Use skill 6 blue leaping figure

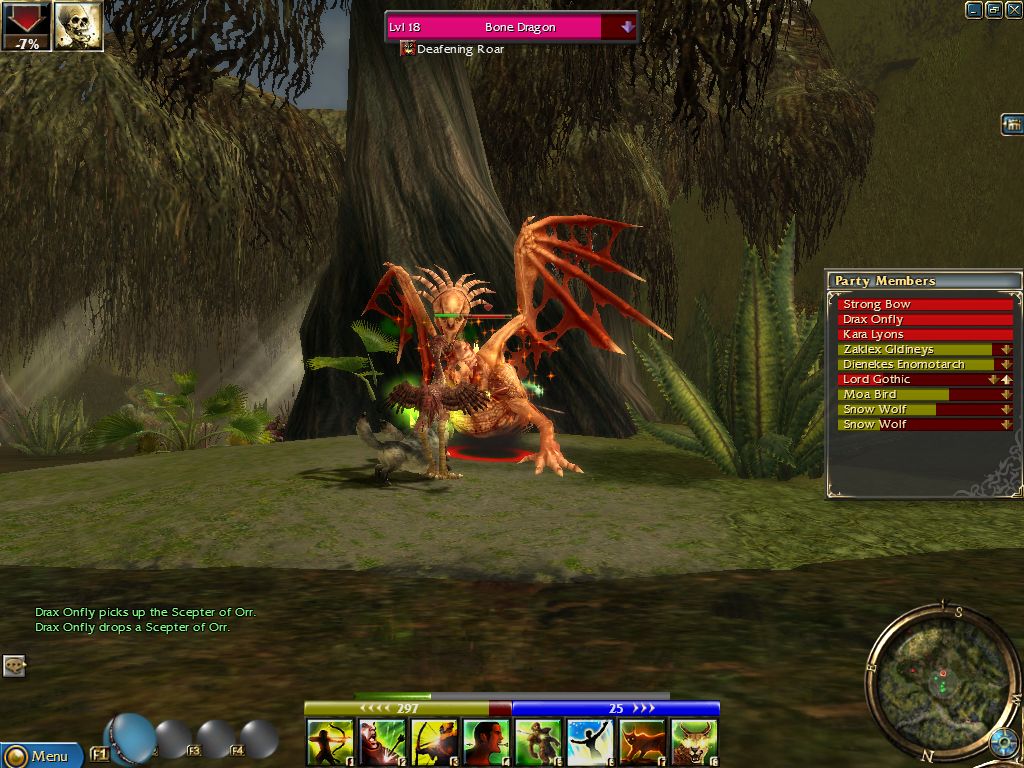590,742
